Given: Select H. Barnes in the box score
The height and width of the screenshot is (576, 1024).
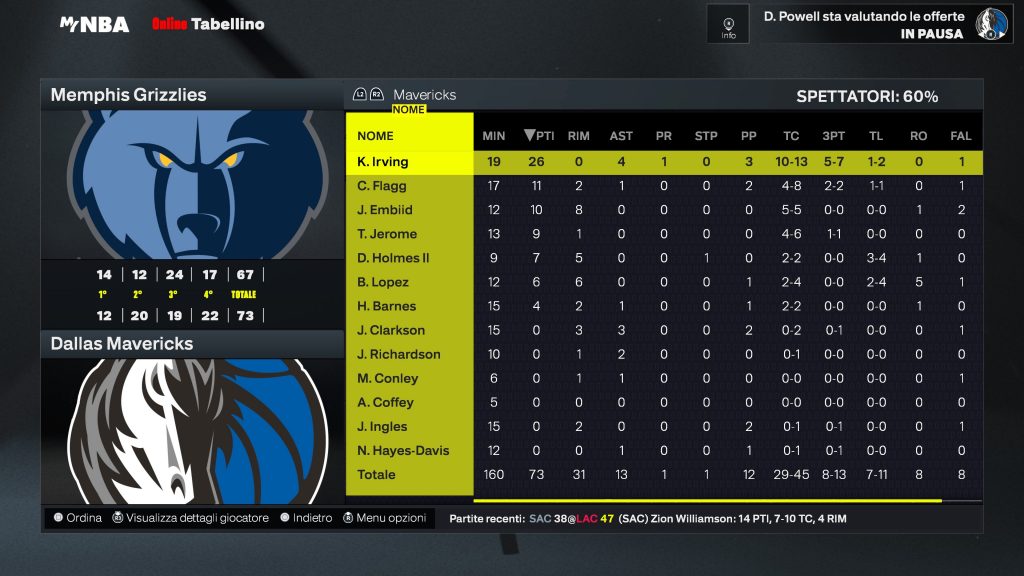Looking at the screenshot, I should point(386,306).
